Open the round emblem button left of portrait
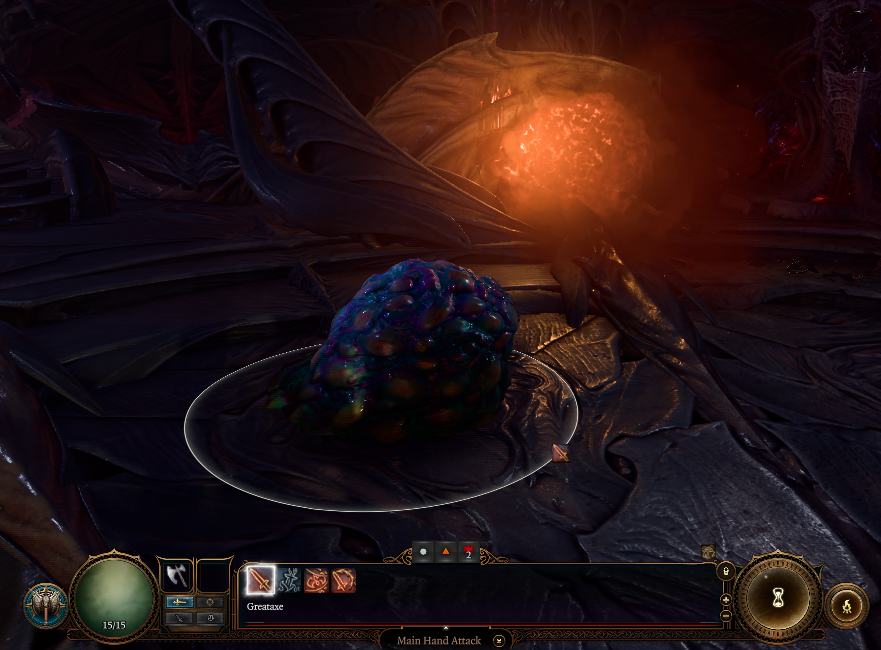The image size is (881, 650). (x=46, y=605)
